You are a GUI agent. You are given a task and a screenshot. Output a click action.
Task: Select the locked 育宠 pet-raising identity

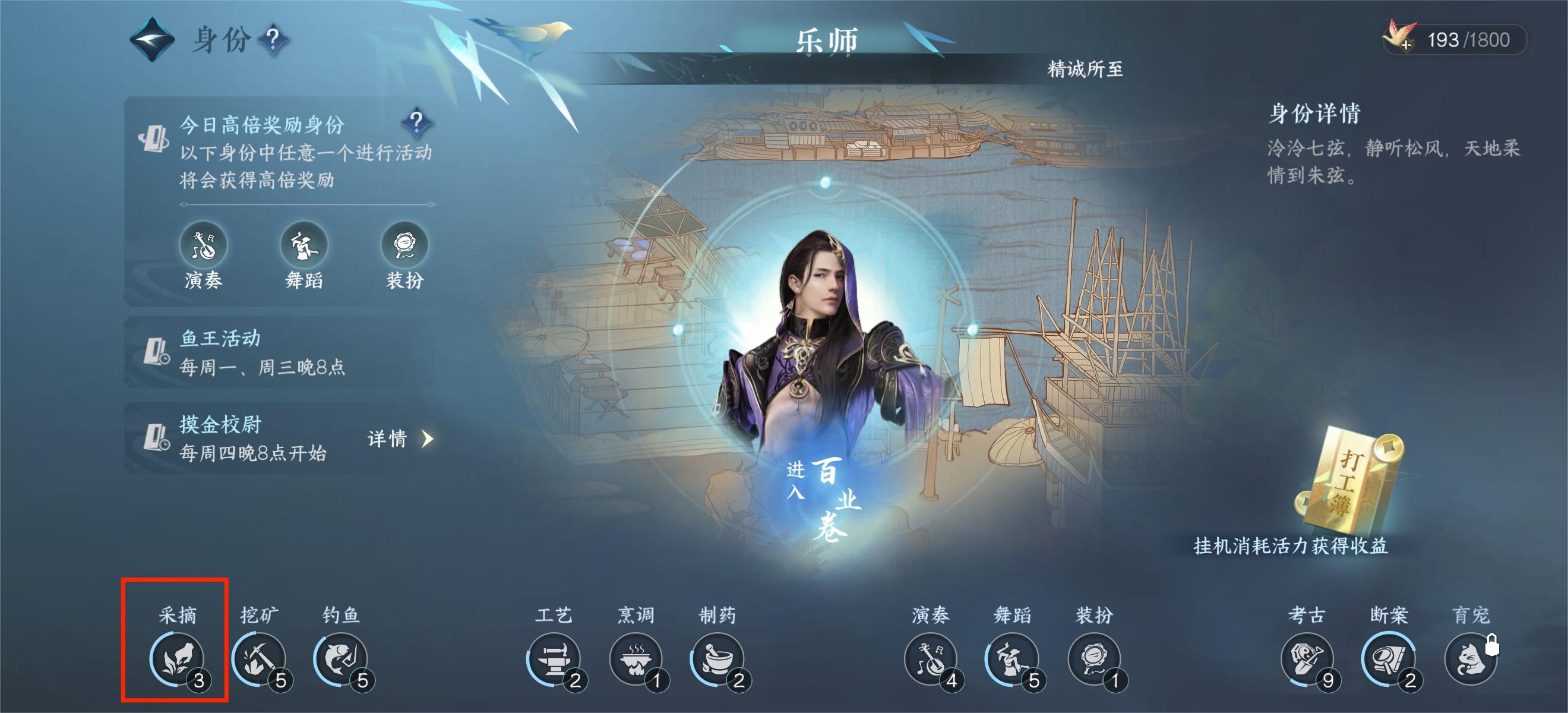(1470, 660)
